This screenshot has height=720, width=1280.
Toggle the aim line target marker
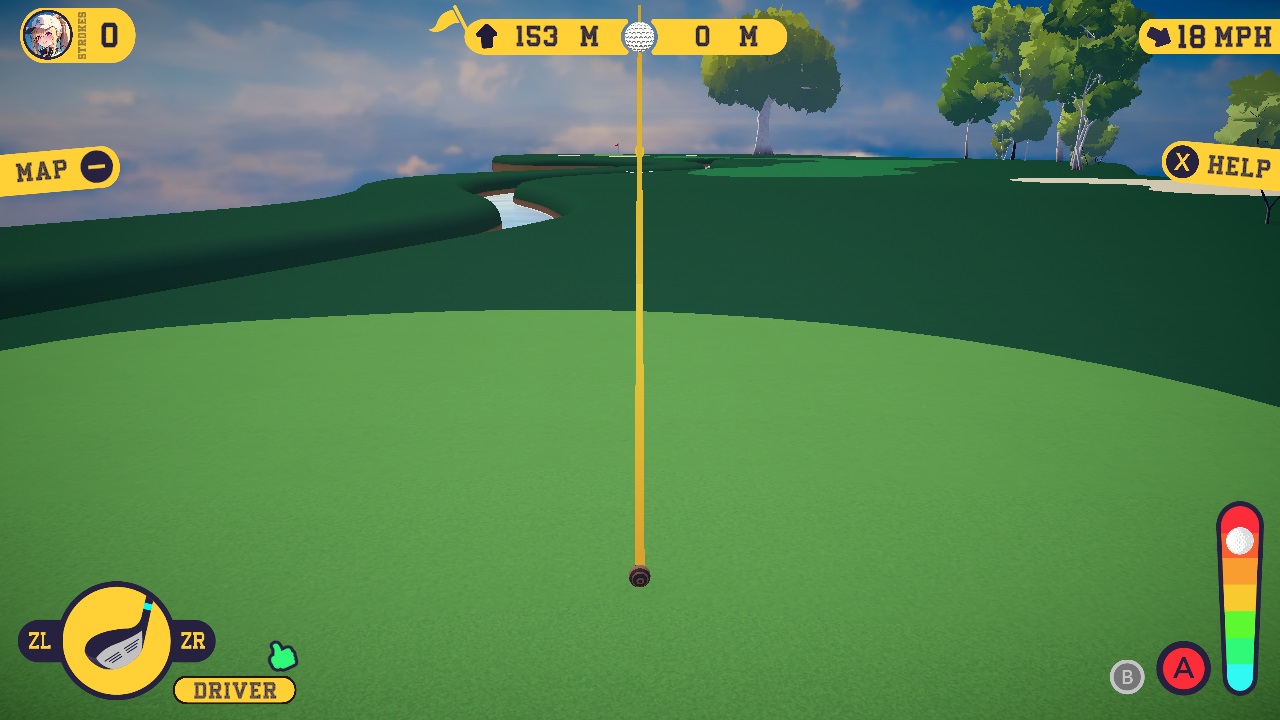point(639,575)
